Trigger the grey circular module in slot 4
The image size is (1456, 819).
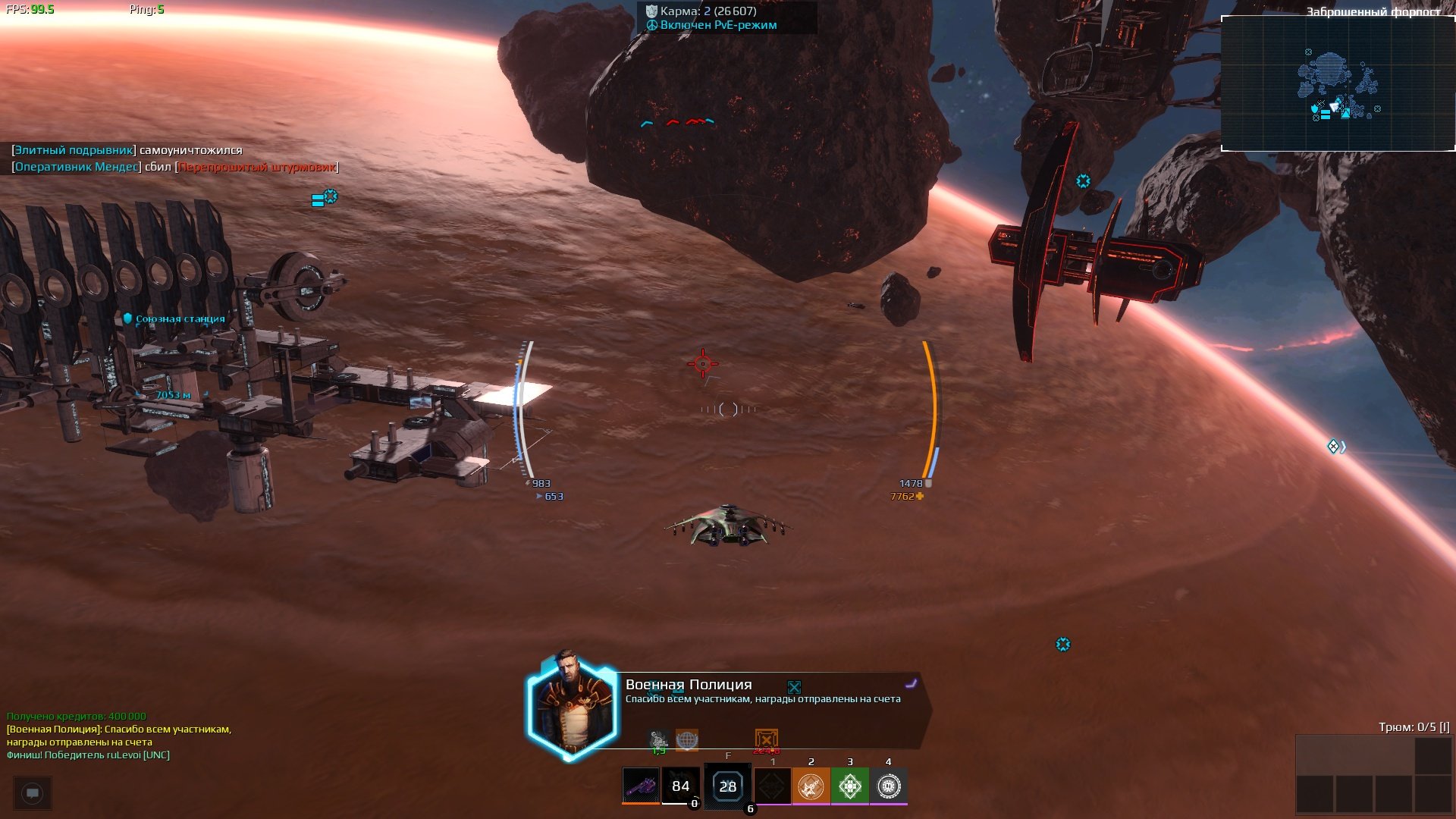pyautogui.click(x=888, y=786)
